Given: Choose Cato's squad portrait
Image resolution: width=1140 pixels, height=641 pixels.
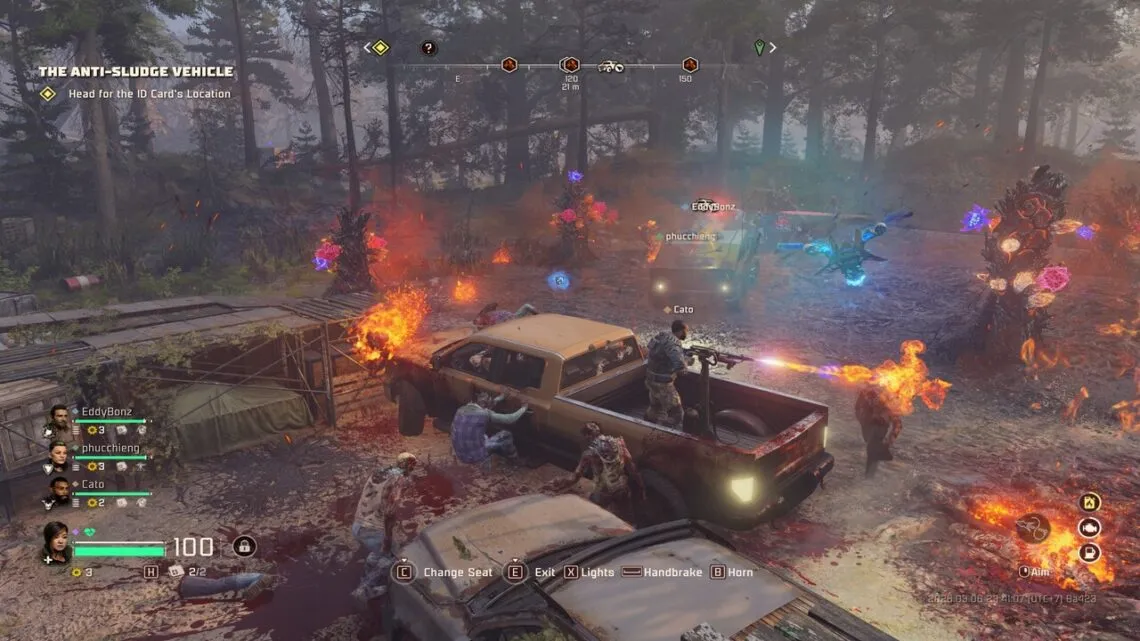Looking at the screenshot, I should click(x=59, y=491).
